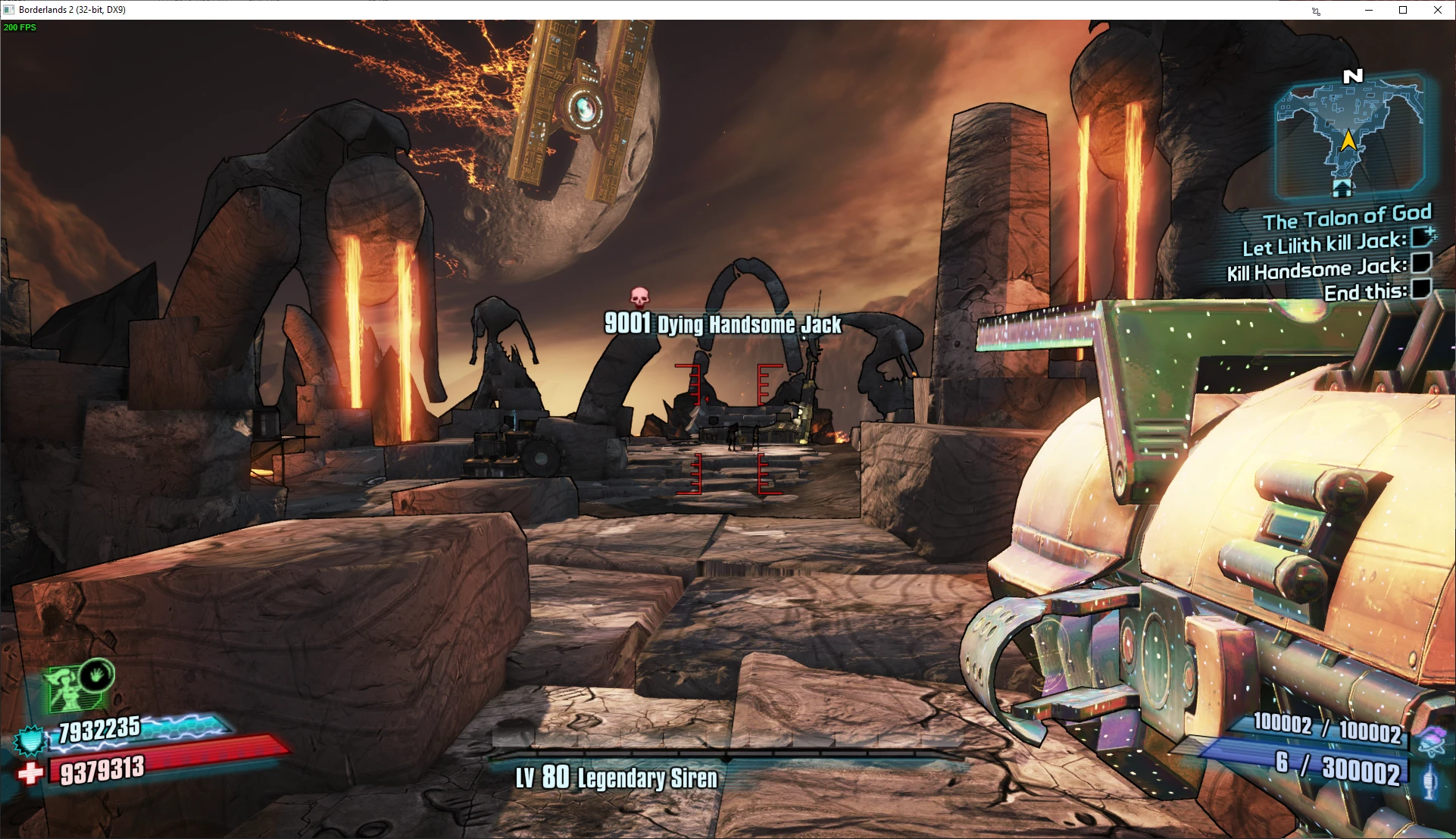Tick the Kill Handsome Jack objective box
The image size is (1456, 839).
point(1421,263)
